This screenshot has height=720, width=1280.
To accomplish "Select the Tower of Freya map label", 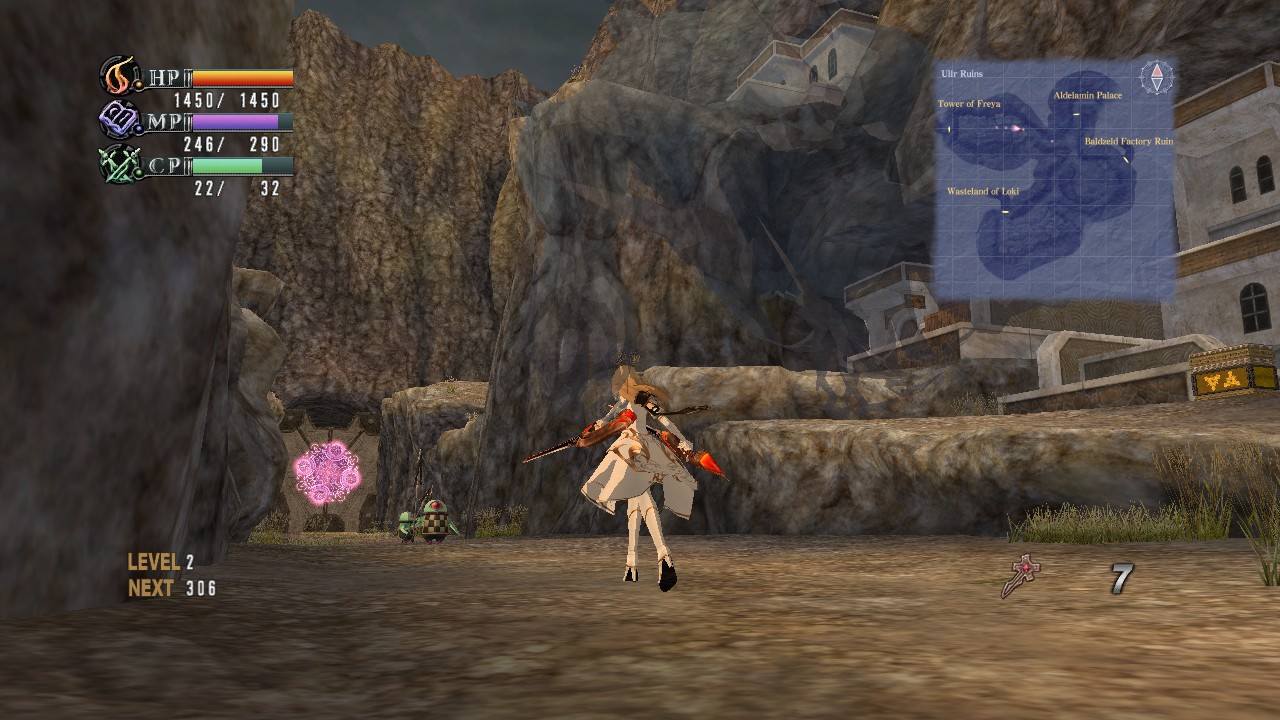I will 968,104.
